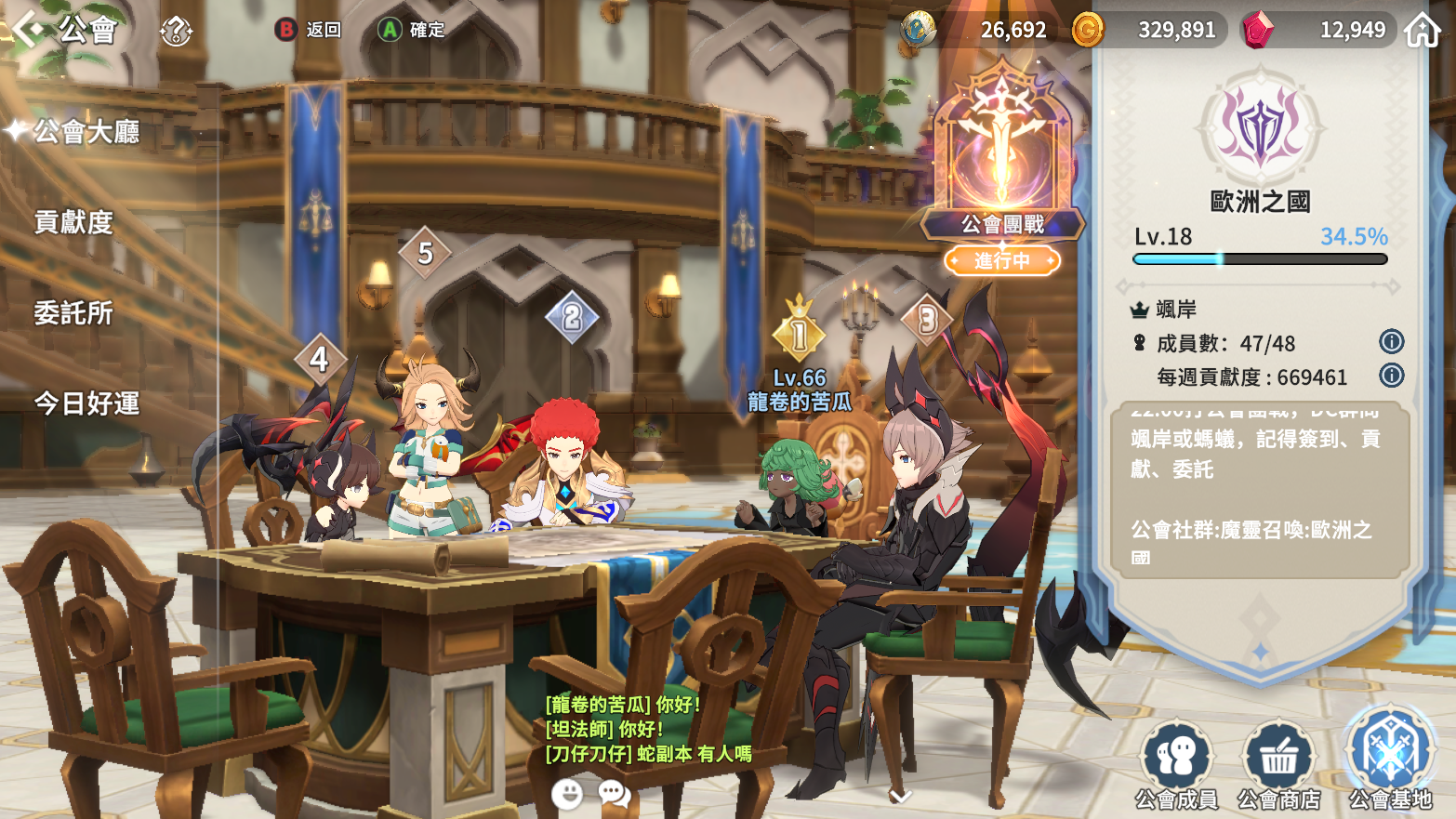
Task: Click the red gem currency icon
Action: pos(1257,30)
